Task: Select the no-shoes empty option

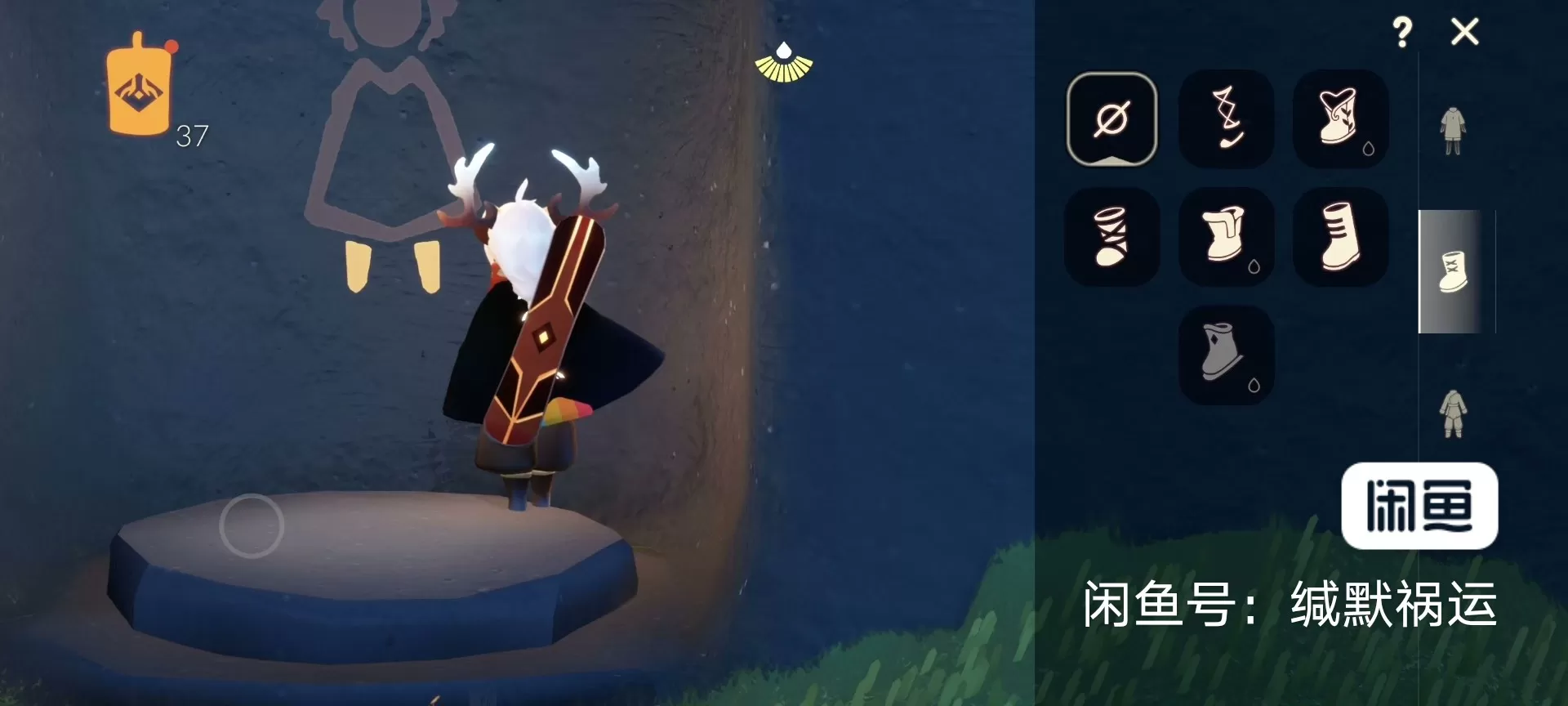Action: [x=1111, y=119]
